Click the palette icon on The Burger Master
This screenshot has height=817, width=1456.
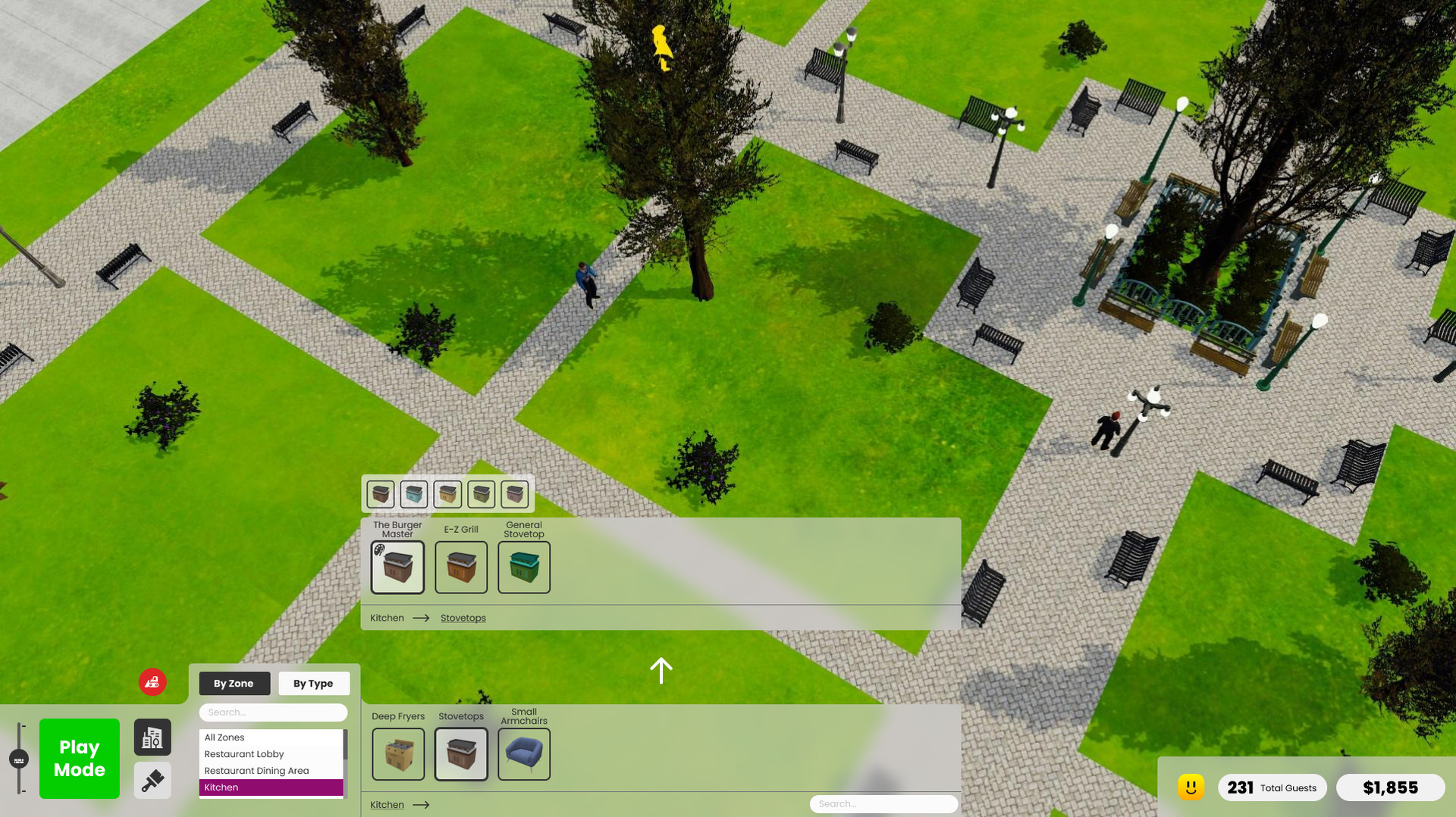[x=379, y=550]
